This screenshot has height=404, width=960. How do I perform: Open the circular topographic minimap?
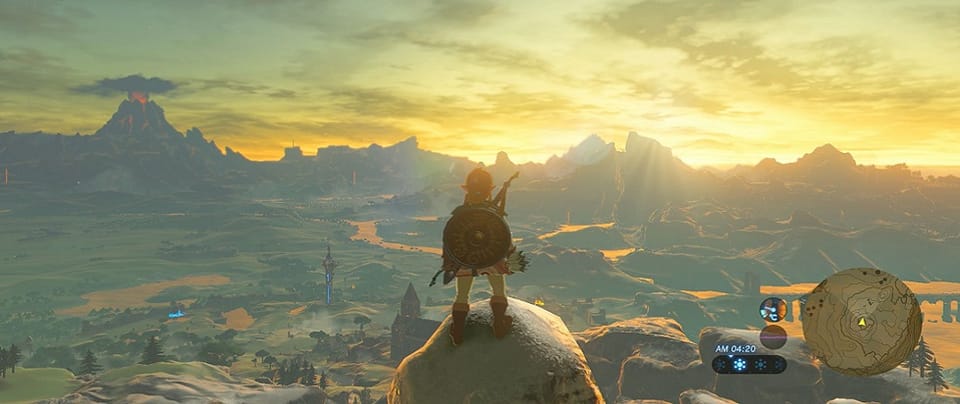[x=861, y=321]
